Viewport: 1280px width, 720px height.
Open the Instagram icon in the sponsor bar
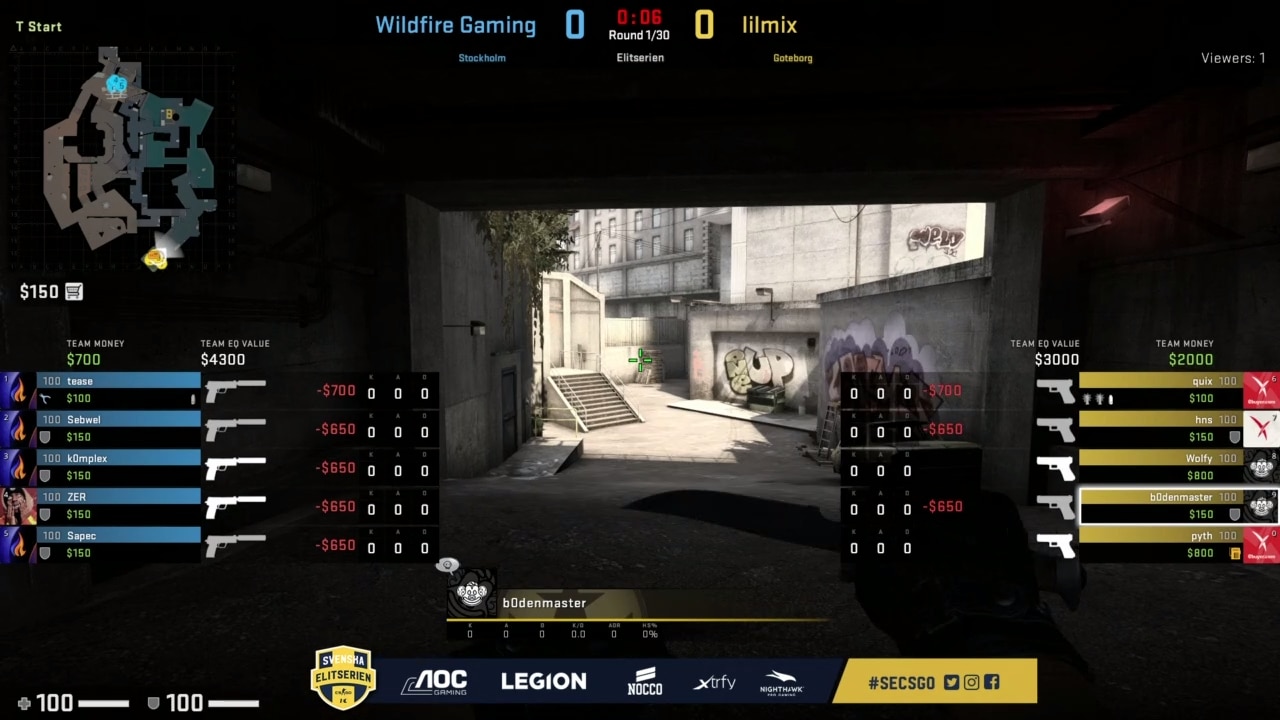click(970, 682)
